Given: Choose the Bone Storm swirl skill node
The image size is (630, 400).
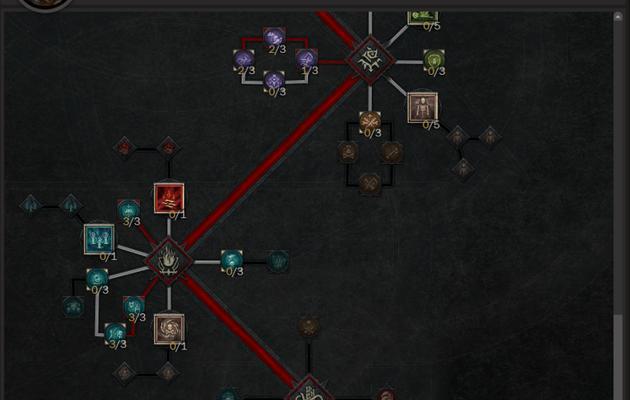Looking at the screenshot, I should coord(169,328).
